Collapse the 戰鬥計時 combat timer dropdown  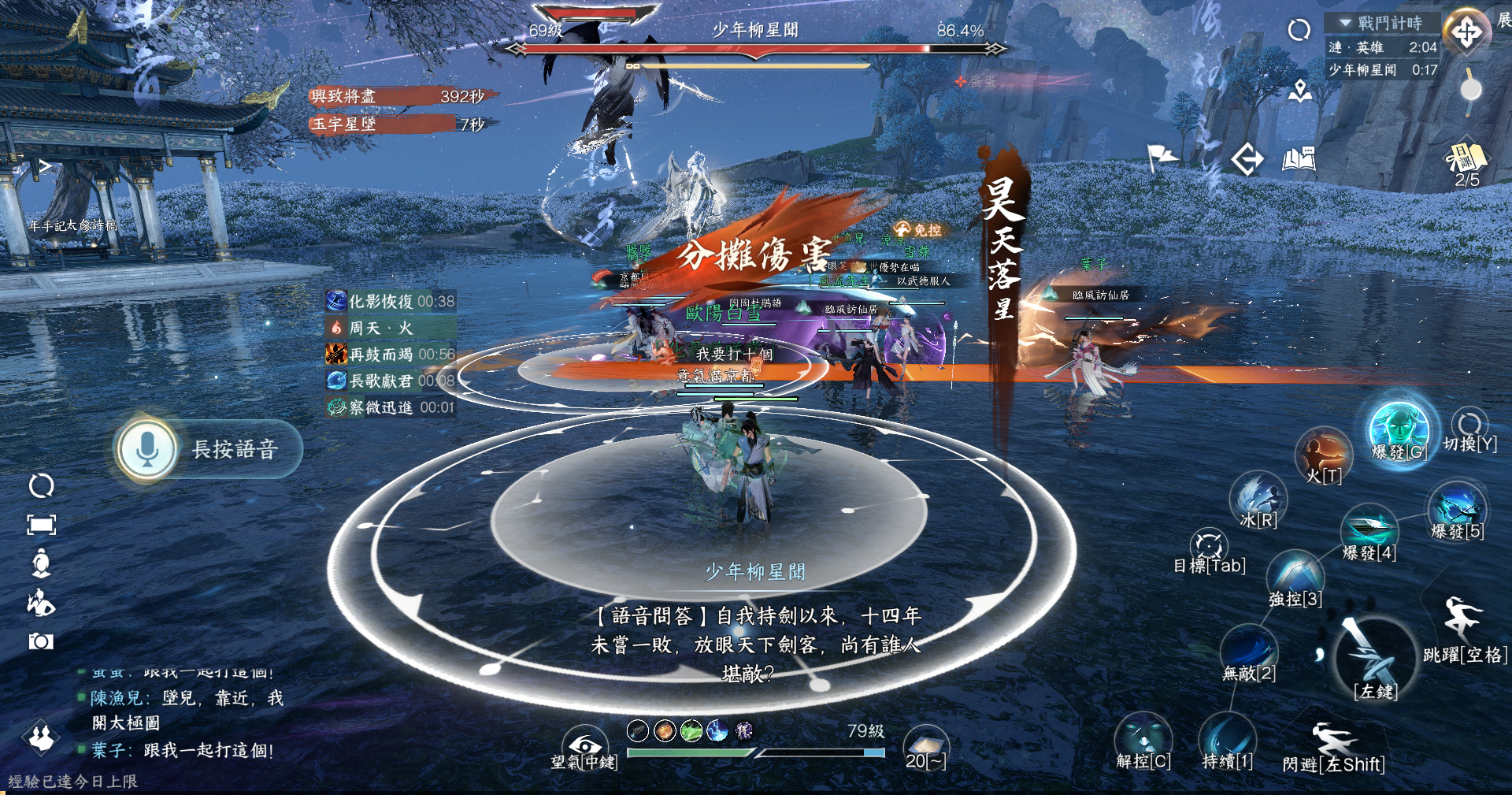pyautogui.click(x=1346, y=23)
